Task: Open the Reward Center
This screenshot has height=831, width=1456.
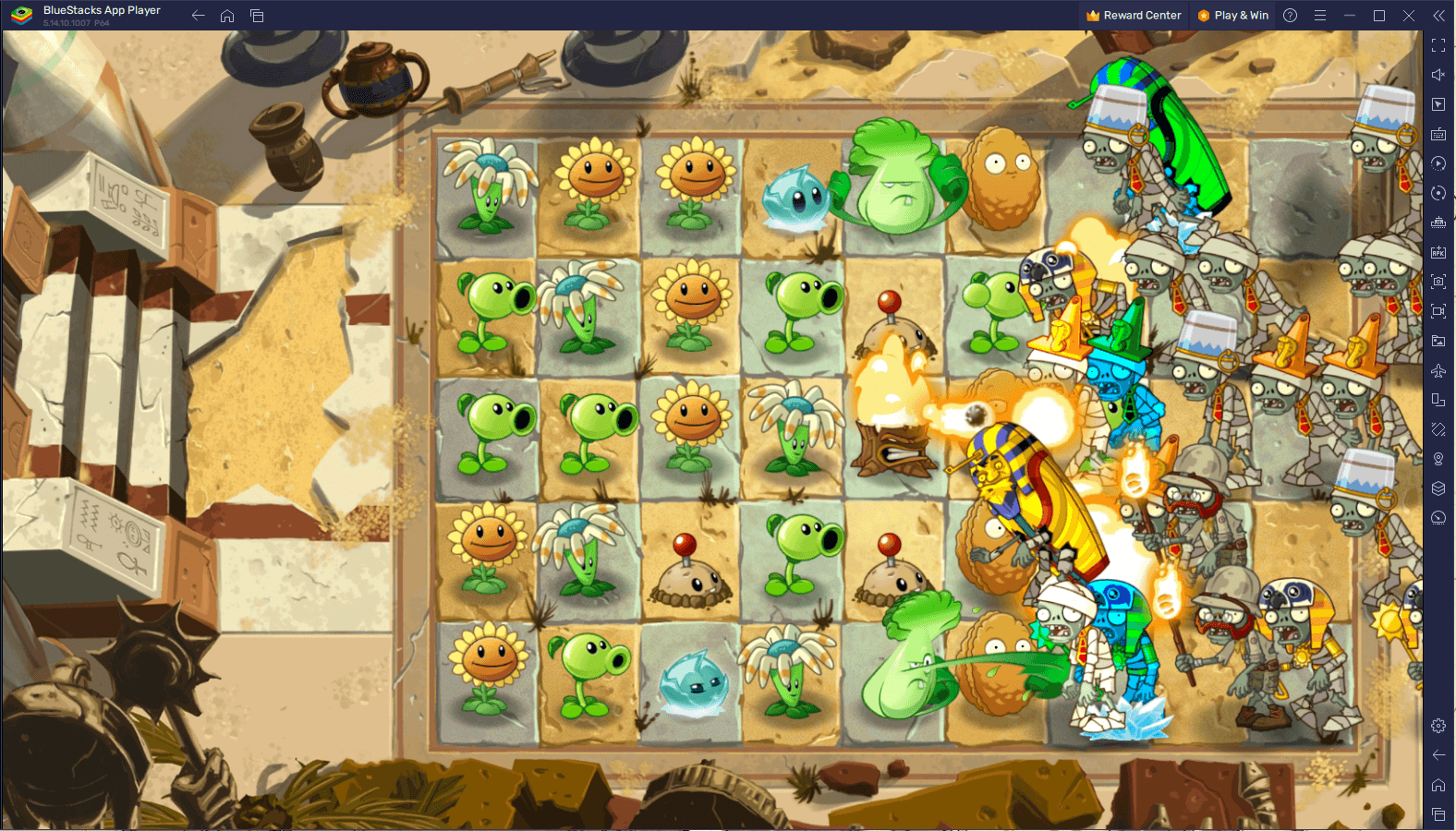Action: (1134, 15)
